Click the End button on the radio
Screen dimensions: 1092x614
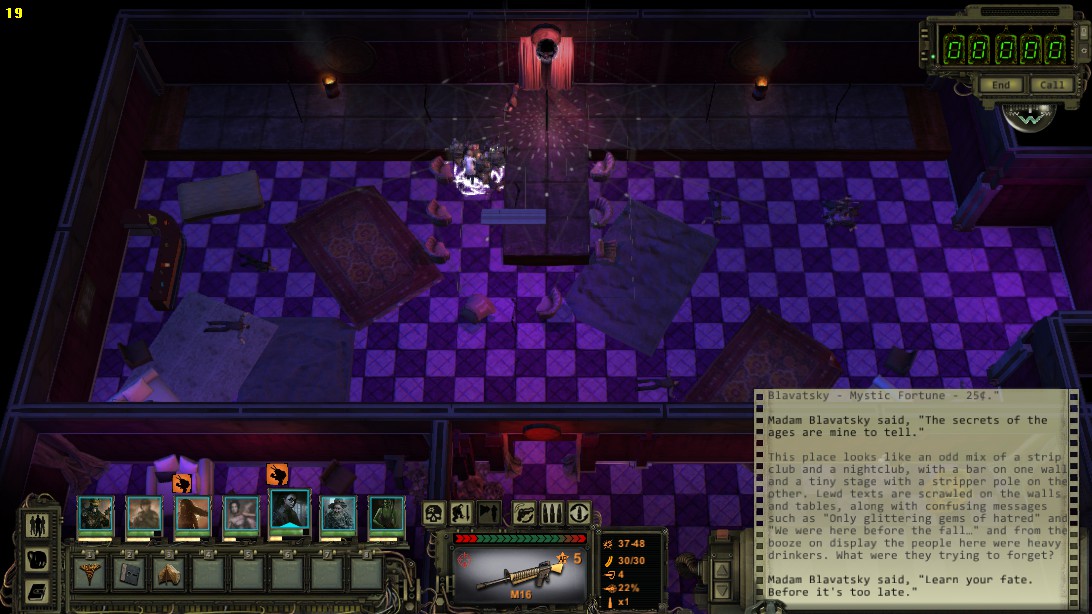(x=1001, y=85)
